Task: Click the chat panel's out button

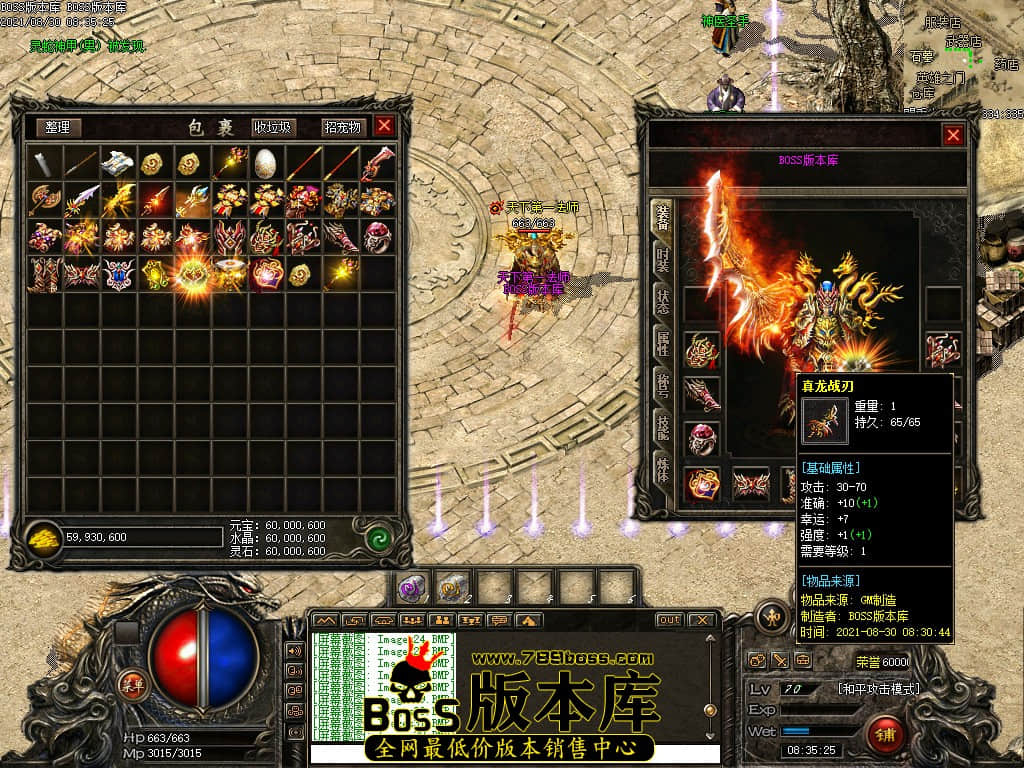Action: point(669,620)
